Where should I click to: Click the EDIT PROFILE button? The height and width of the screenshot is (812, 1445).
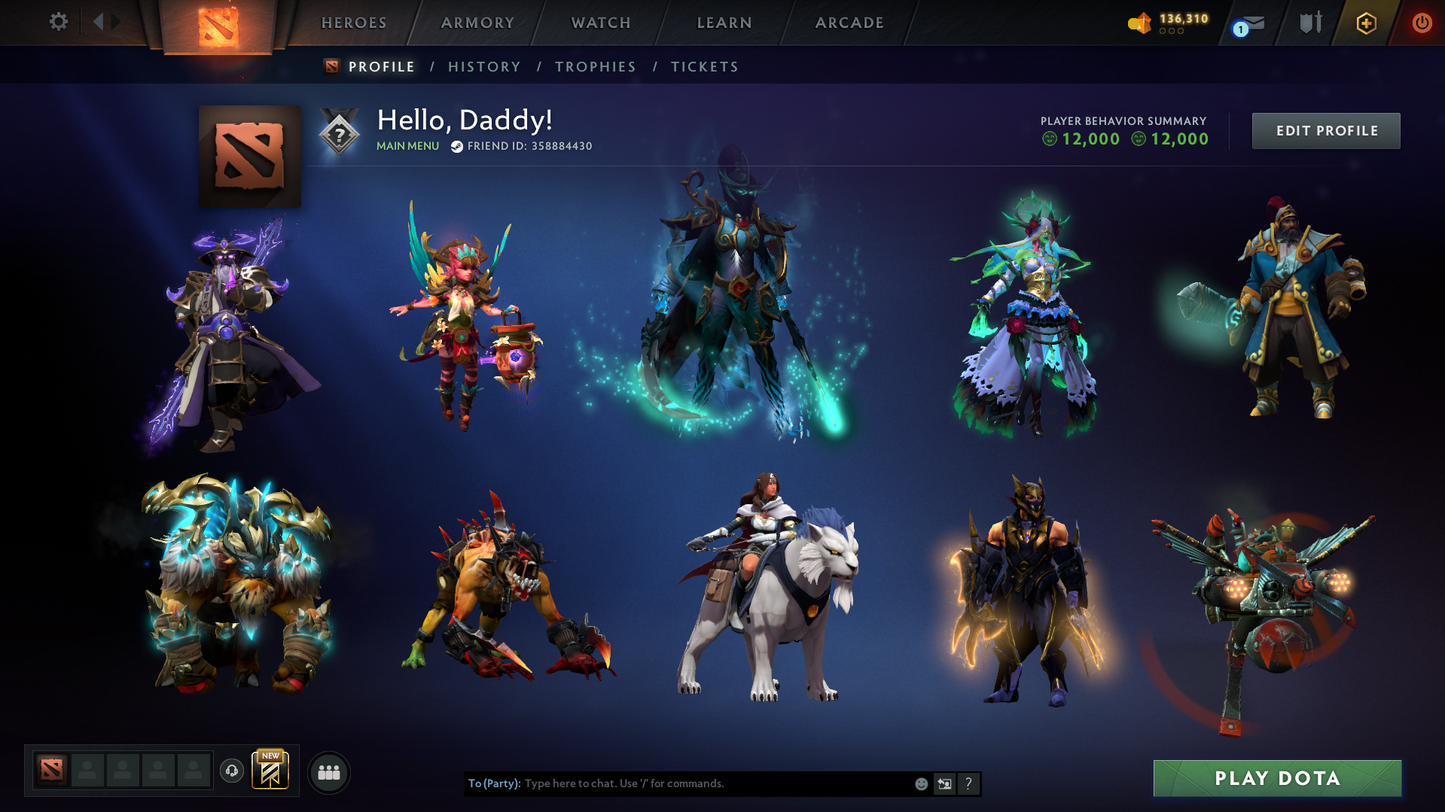1326,130
